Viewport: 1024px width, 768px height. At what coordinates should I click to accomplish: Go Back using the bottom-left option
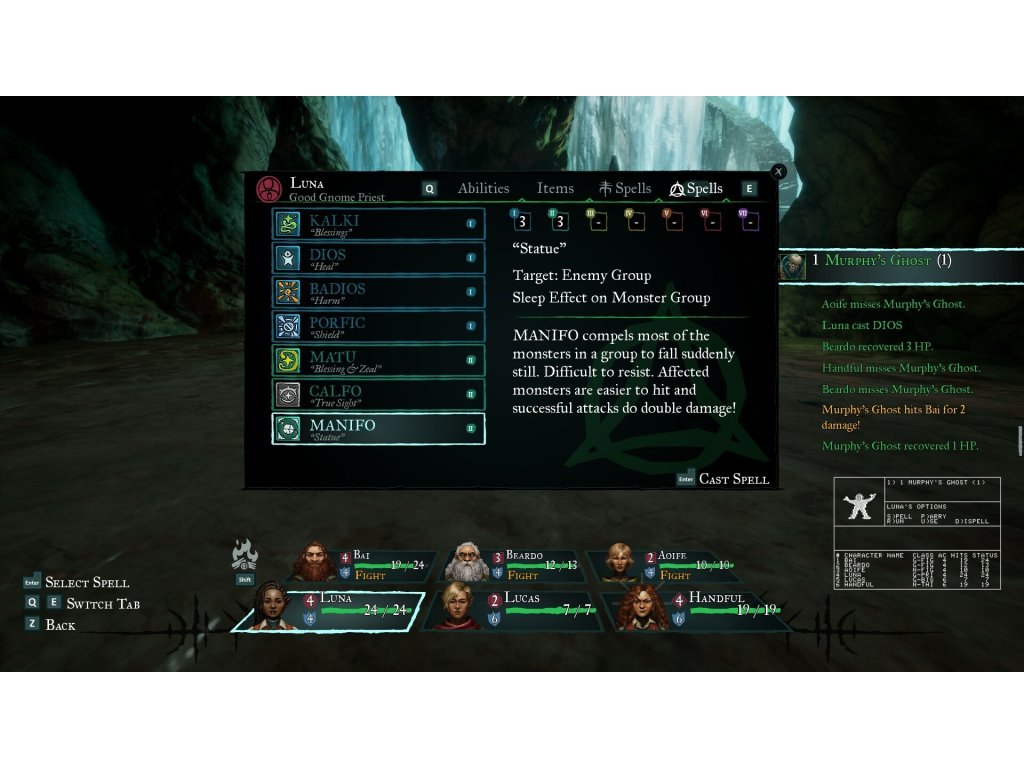[60, 625]
